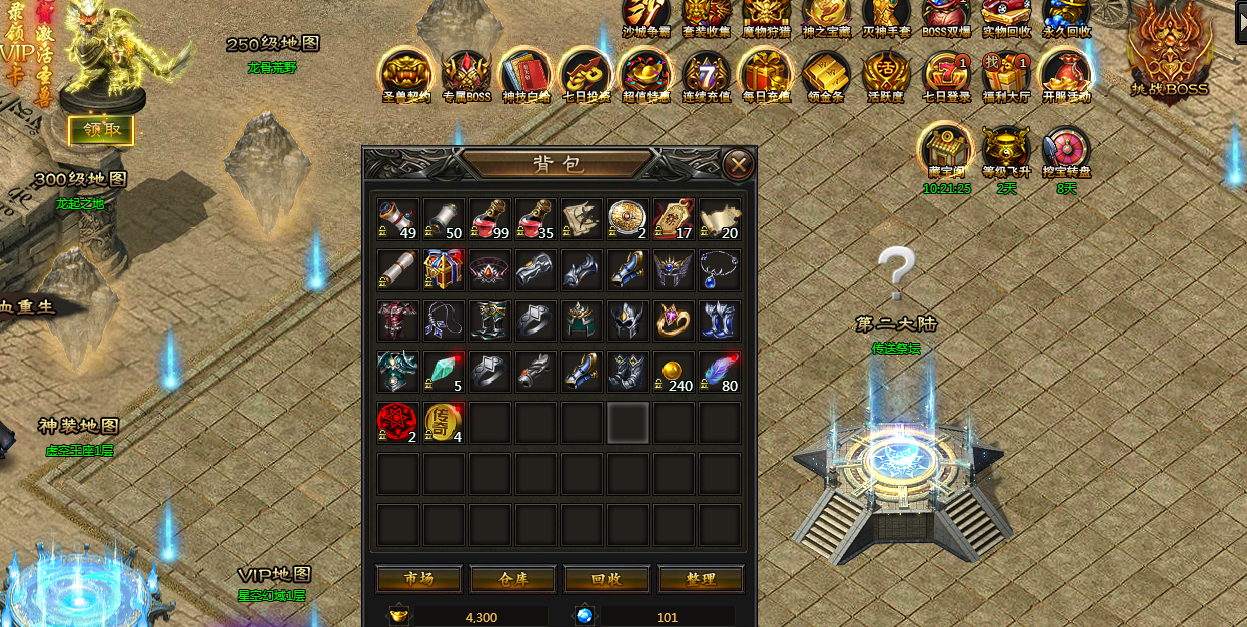Claim the VIP card with 领取
This screenshot has width=1247, height=627.
[101, 129]
